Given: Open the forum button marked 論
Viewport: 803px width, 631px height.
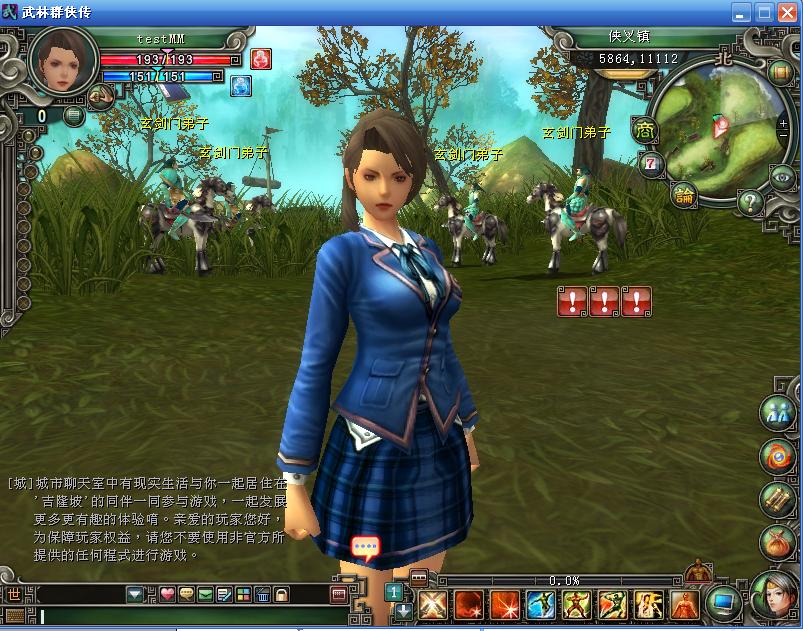Looking at the screenshot, I should point(684,195).
